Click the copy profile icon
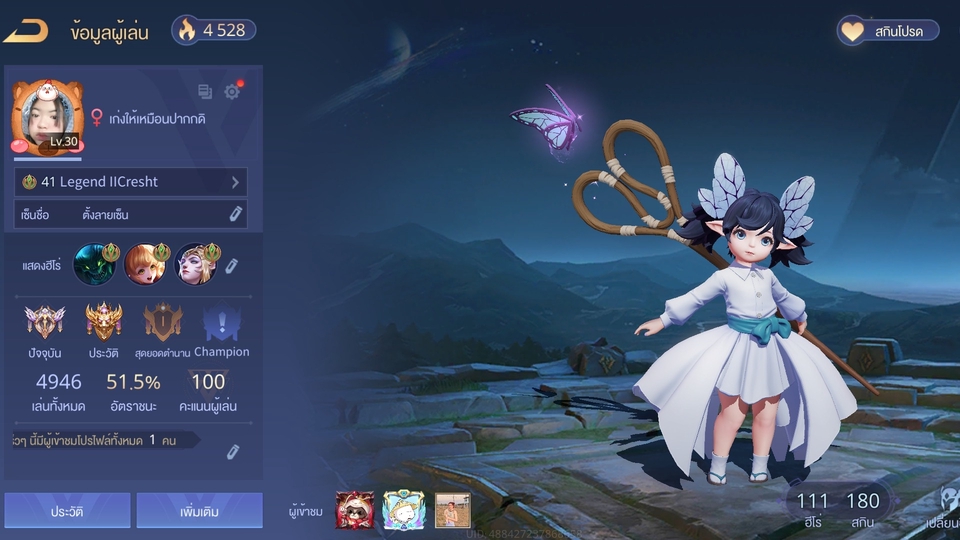 (205, 92)
